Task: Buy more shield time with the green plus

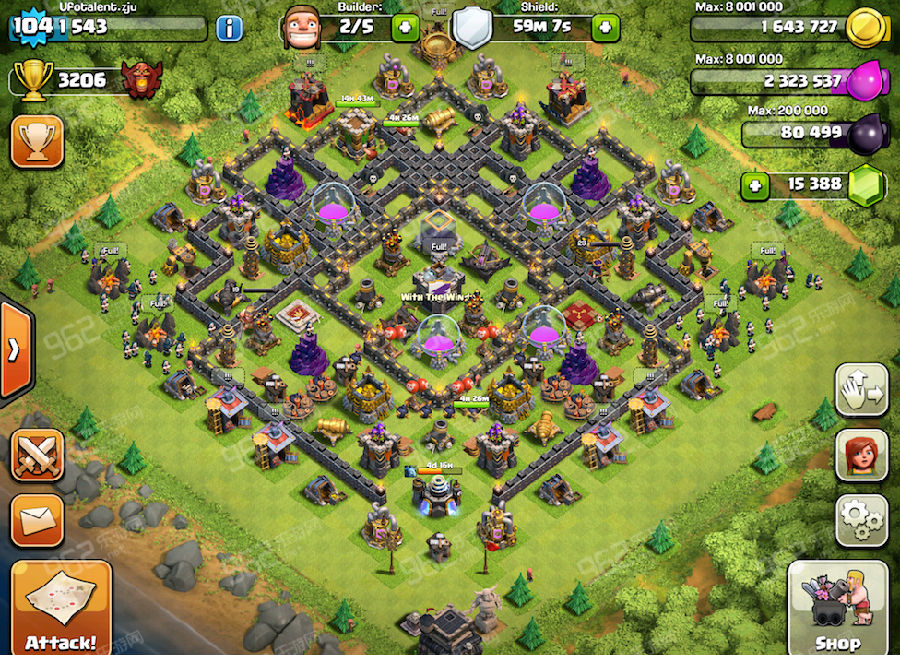Action: (605, 27)
